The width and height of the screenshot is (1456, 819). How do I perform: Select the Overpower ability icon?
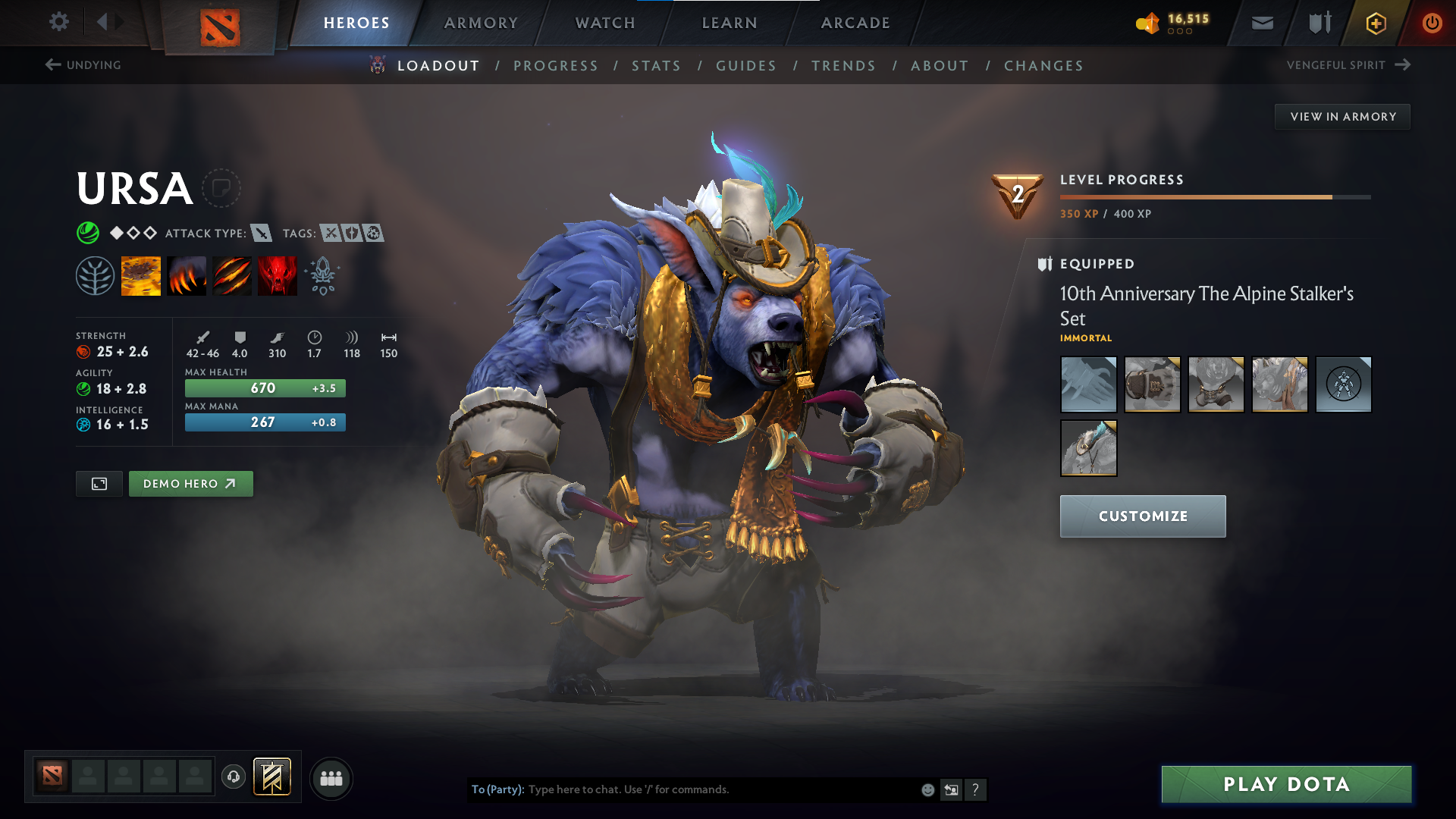[x=187, y=275]
